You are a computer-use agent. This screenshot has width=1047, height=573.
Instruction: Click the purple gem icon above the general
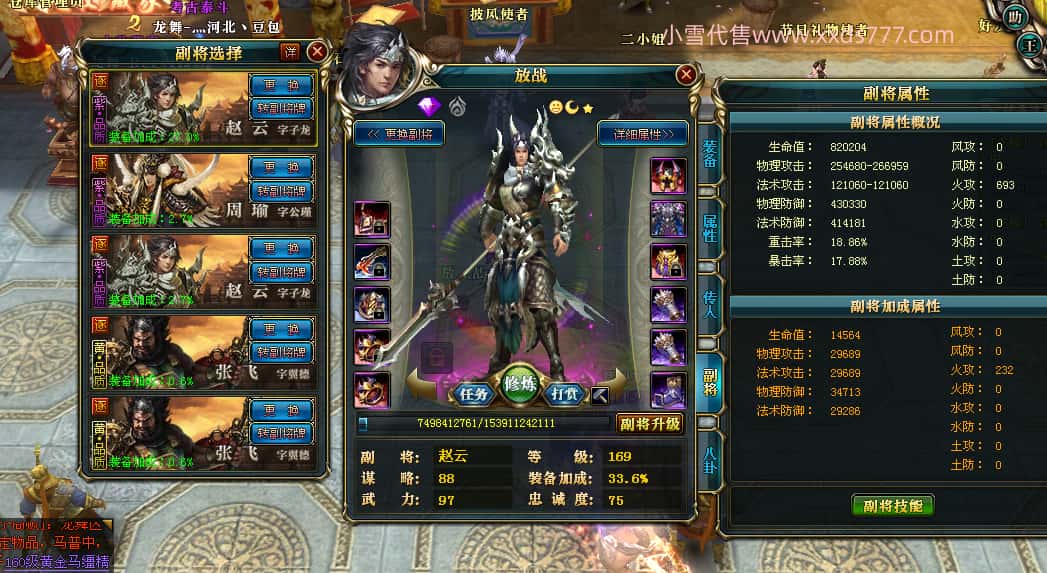(428, 106)
